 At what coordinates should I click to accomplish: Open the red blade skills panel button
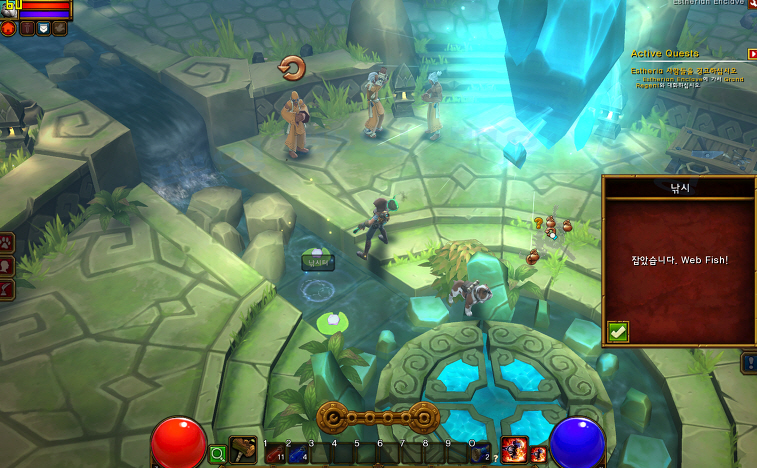tap(7, 289)
